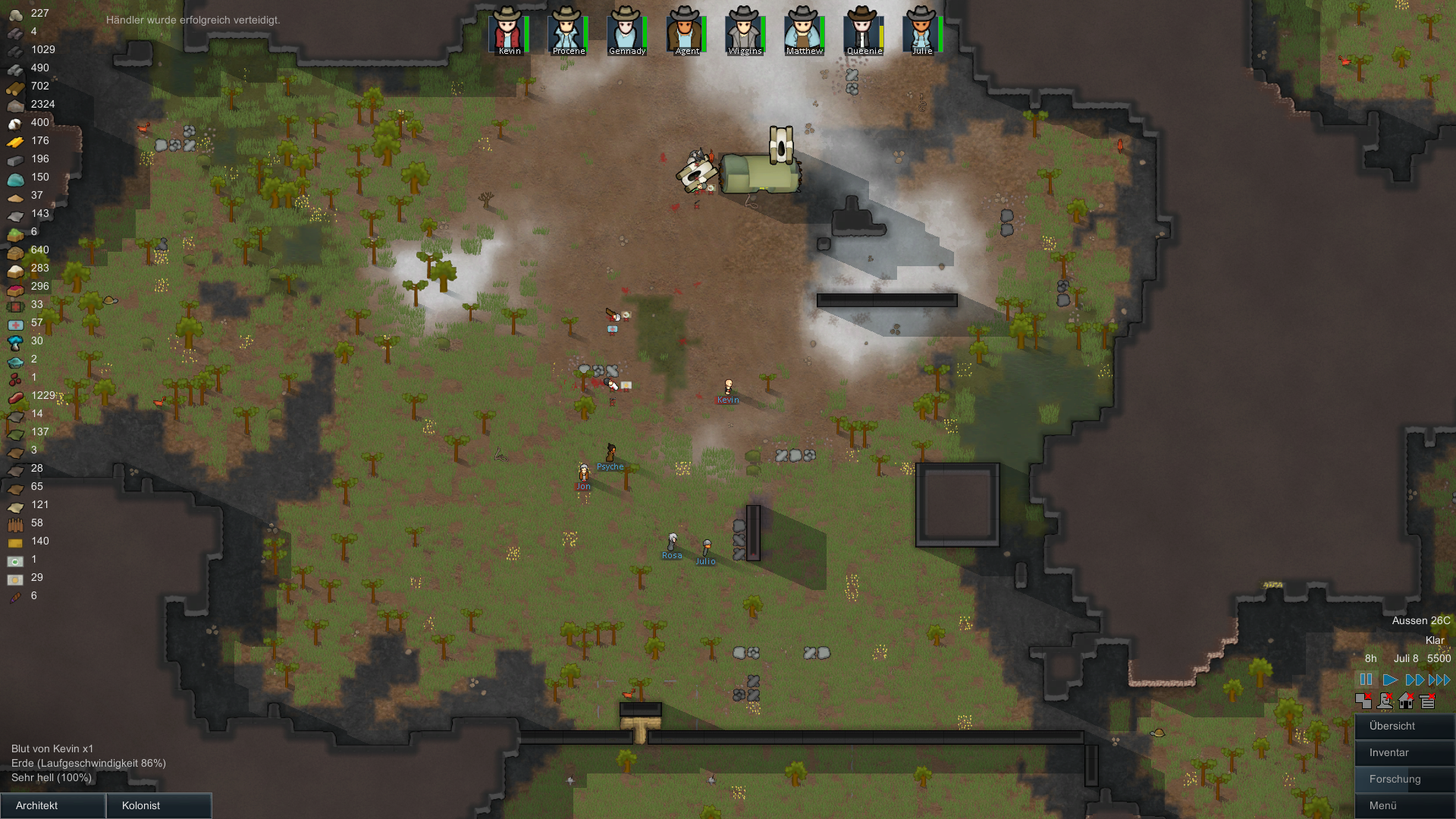Open the Architekt build menu
The width and height of the screenshot is (1456, 819).
52,805
